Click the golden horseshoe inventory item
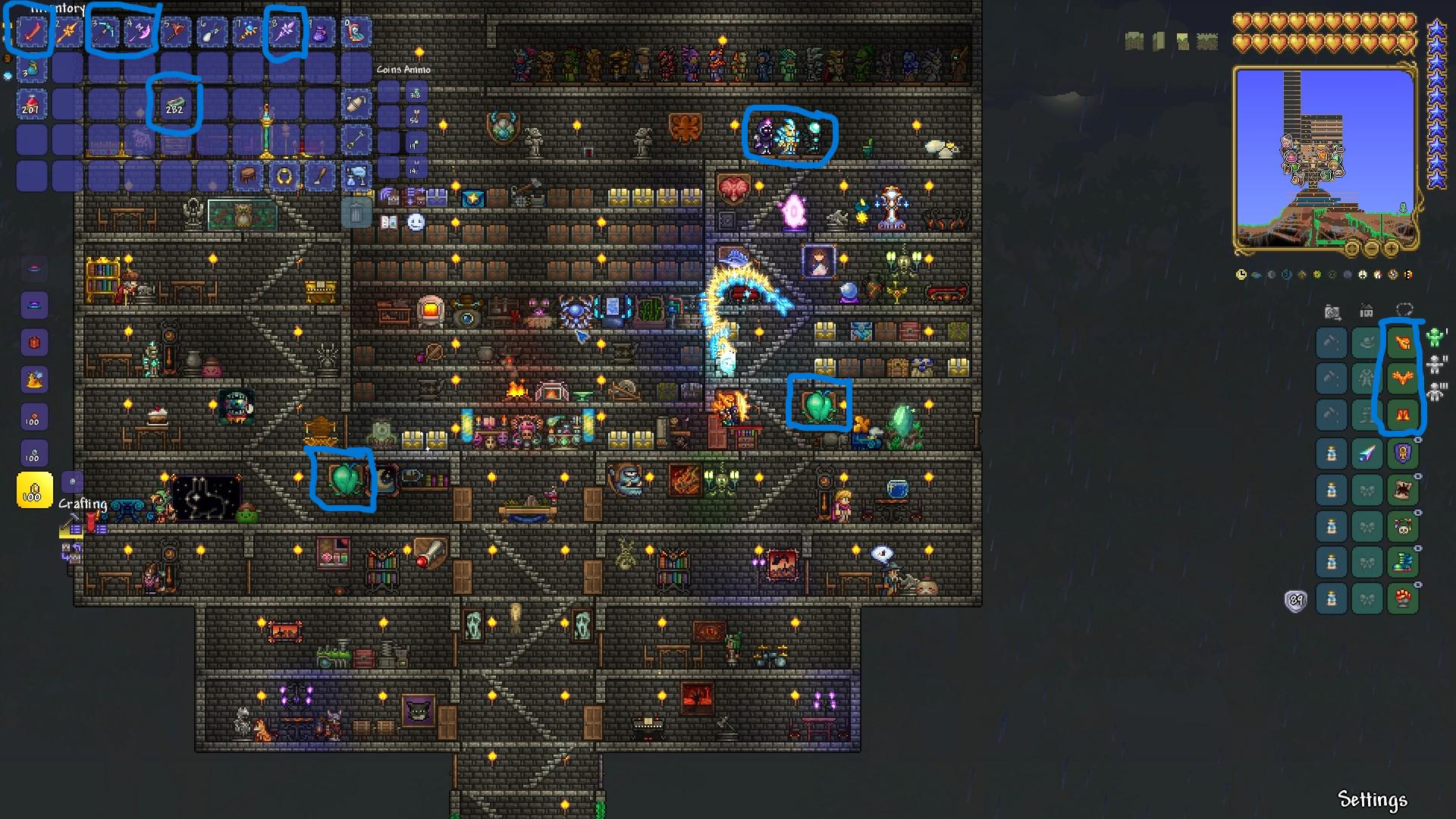Screen dimensions: 1456x819 [x=284, y=177]
